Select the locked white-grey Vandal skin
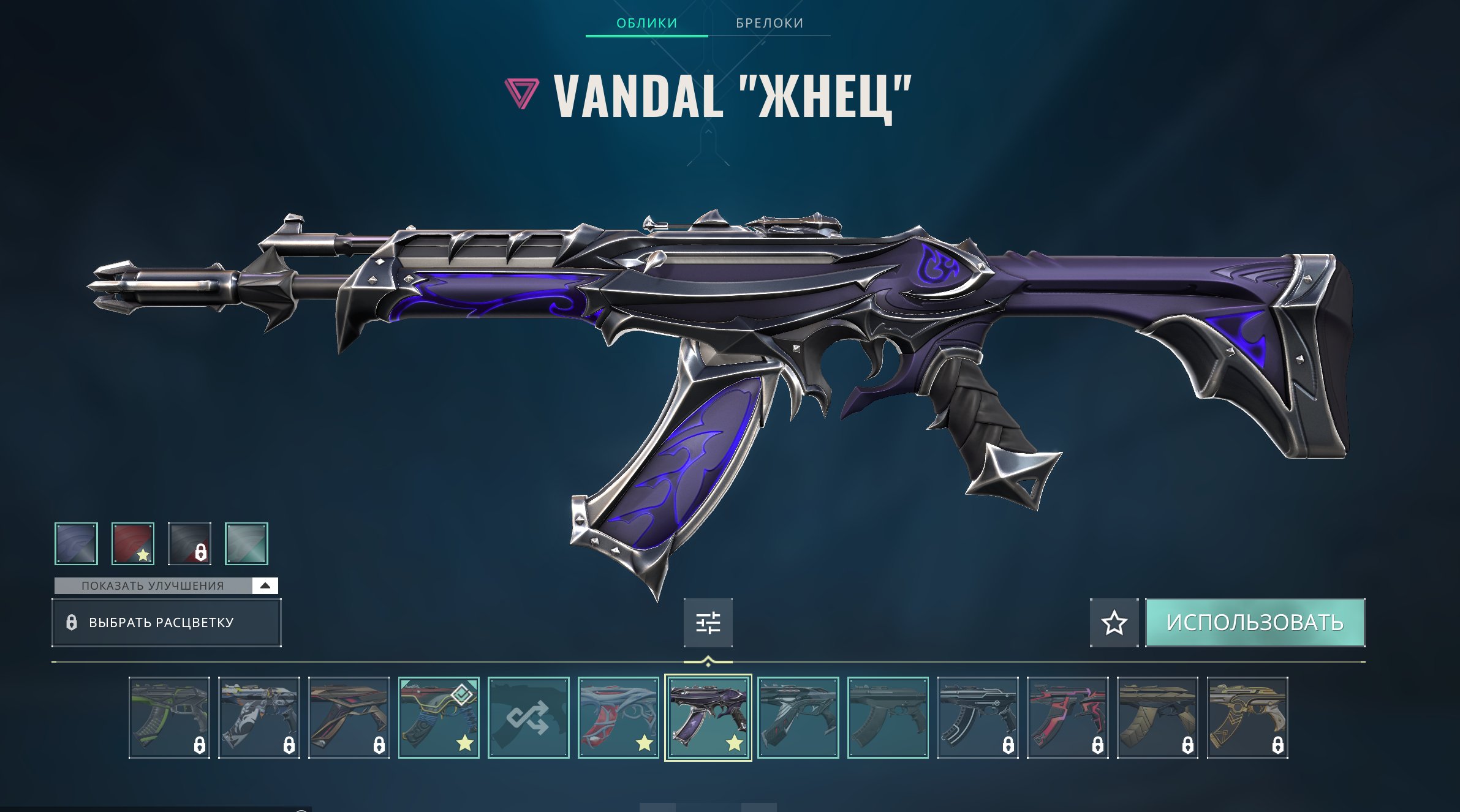The image size is (1460, 812). point(259,718)
